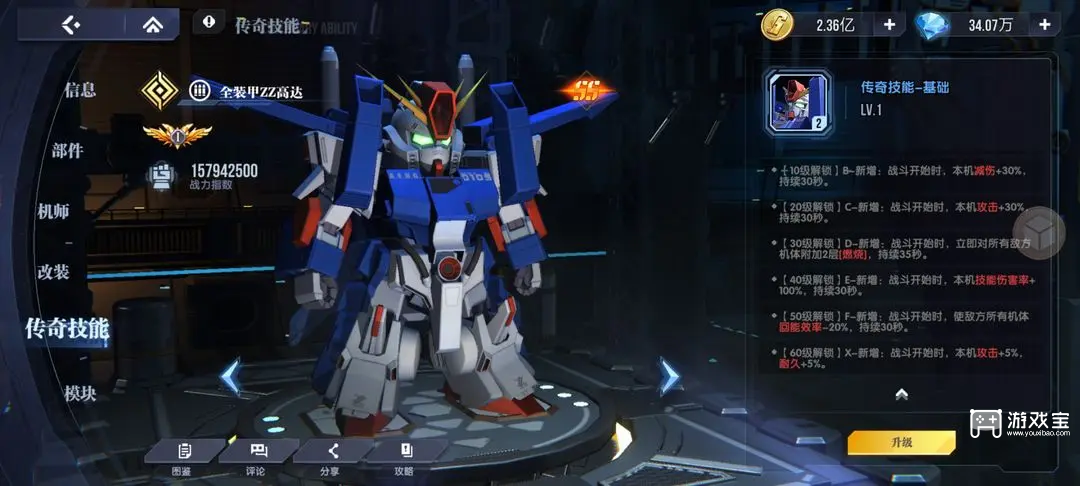1080x486 pixels.
Task: Tap the 分享 share button
Action: 331,456
